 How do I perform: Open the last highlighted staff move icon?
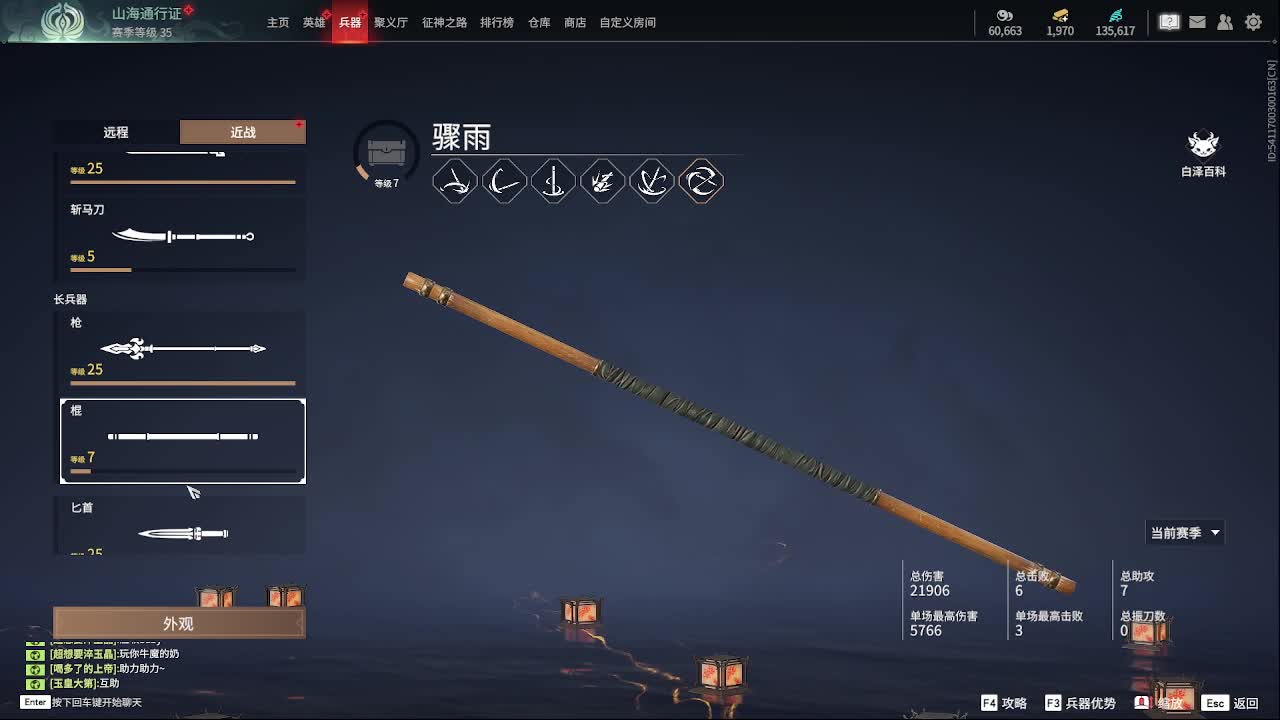click(x=701, y=181)
